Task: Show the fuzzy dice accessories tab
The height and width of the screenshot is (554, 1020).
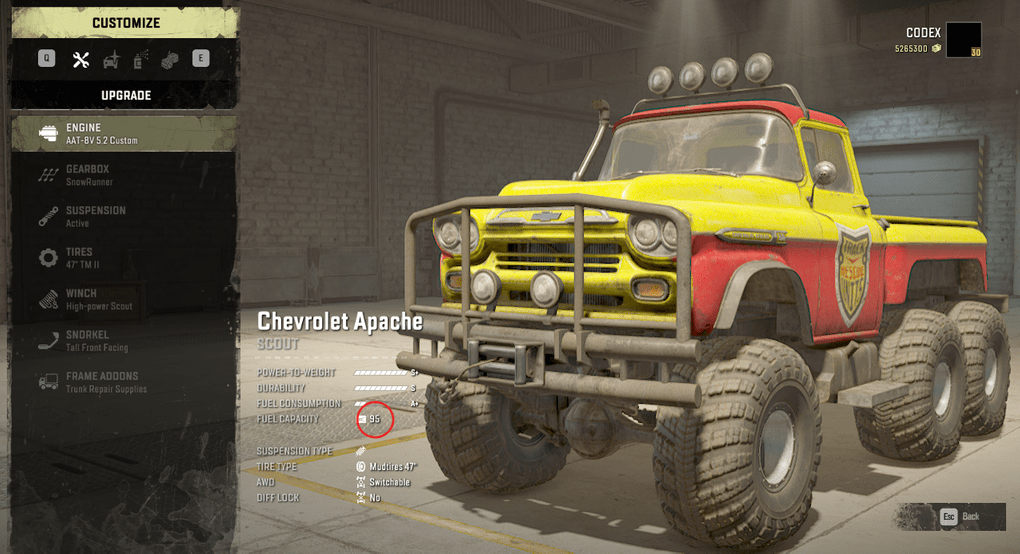Action: tap(170, 59)
